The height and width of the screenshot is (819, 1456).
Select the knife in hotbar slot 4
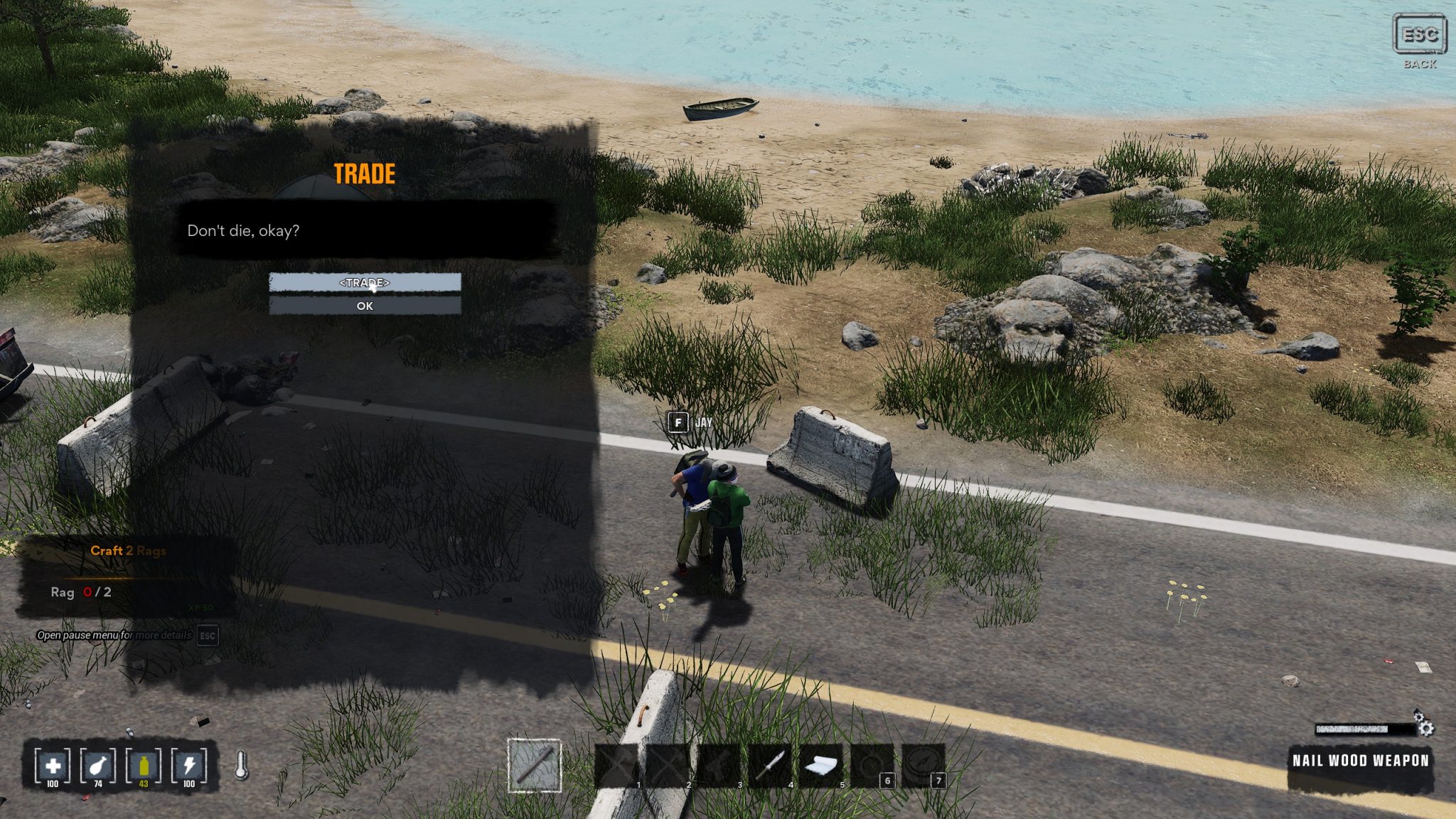(770, 765)
